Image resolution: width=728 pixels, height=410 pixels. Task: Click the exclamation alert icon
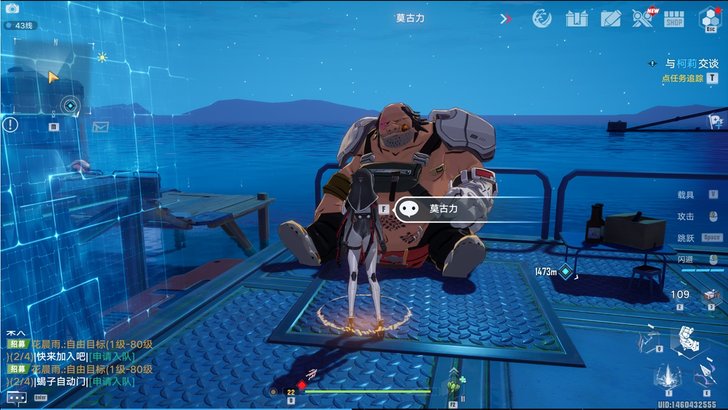tap(10, 125)
